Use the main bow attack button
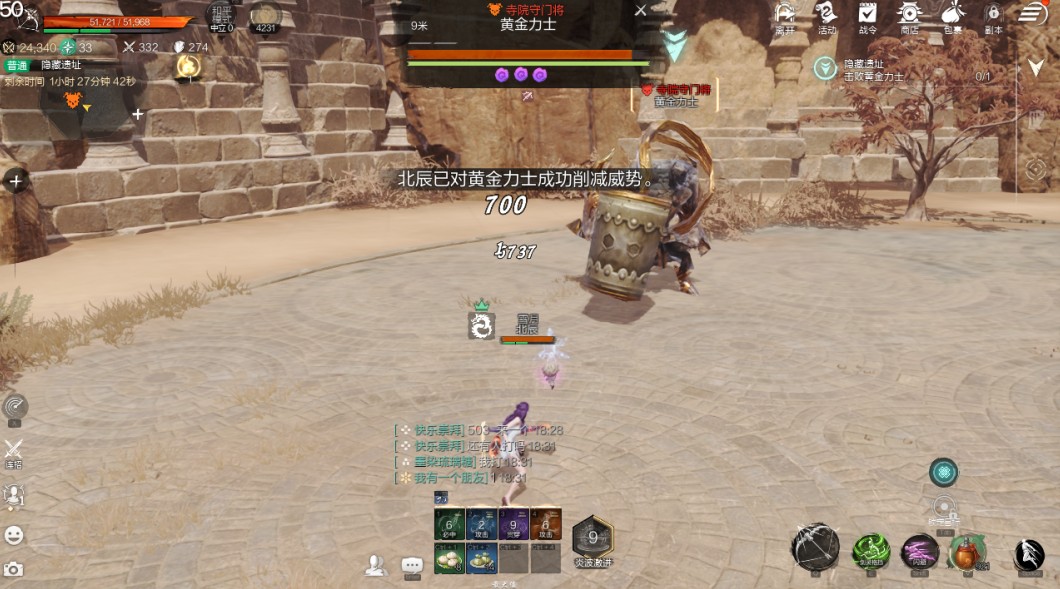Image resolution: width=1060 pixels, height=589 pixels. tap(815, 546)
